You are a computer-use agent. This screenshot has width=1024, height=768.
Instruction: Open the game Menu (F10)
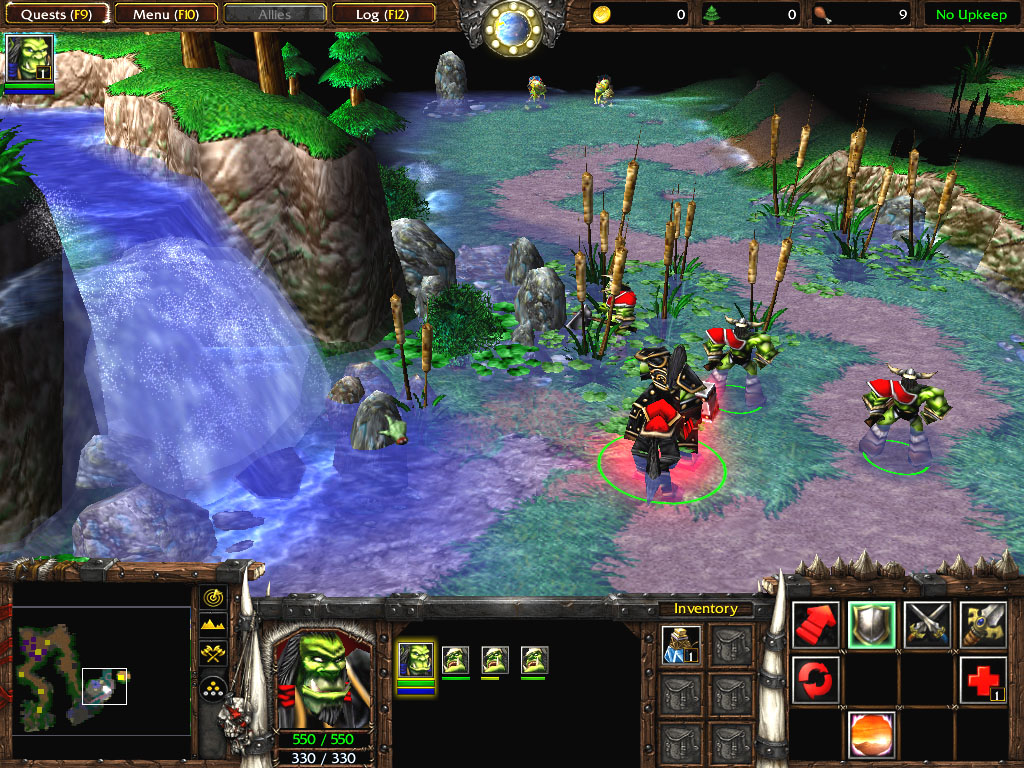164,15
